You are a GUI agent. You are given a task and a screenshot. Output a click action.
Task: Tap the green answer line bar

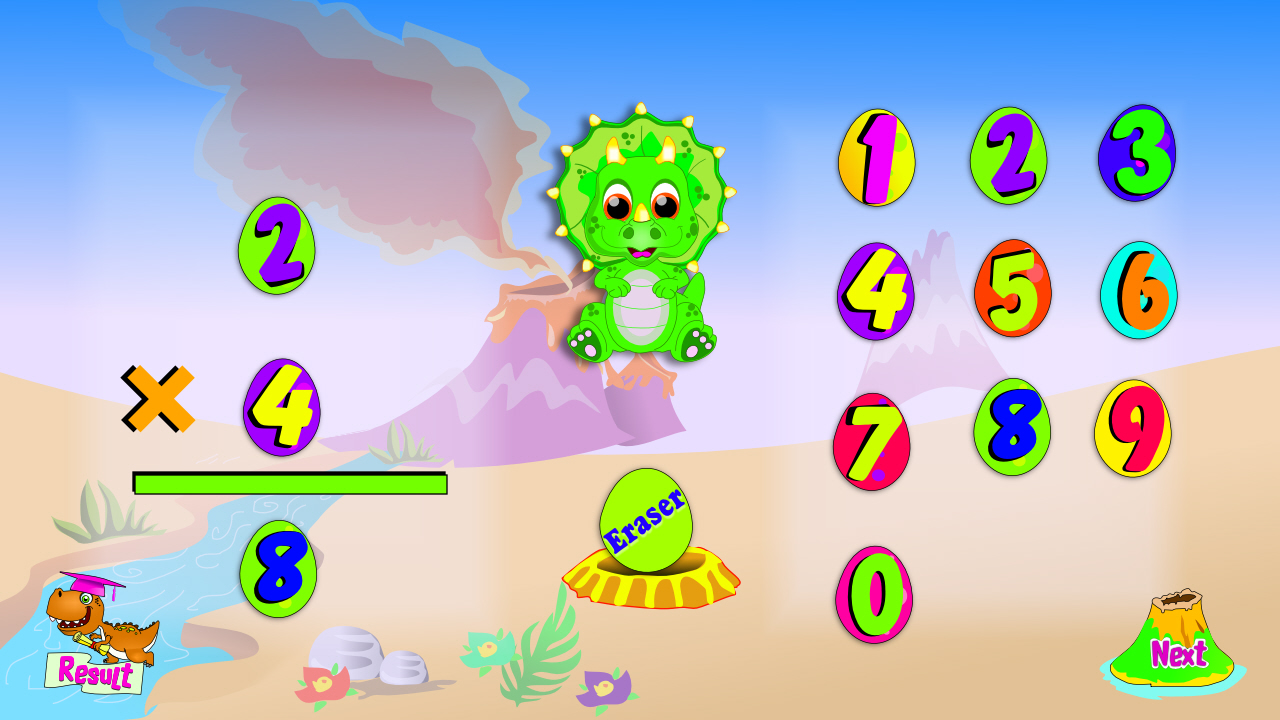pyautogui.click(x=290, y=483)
